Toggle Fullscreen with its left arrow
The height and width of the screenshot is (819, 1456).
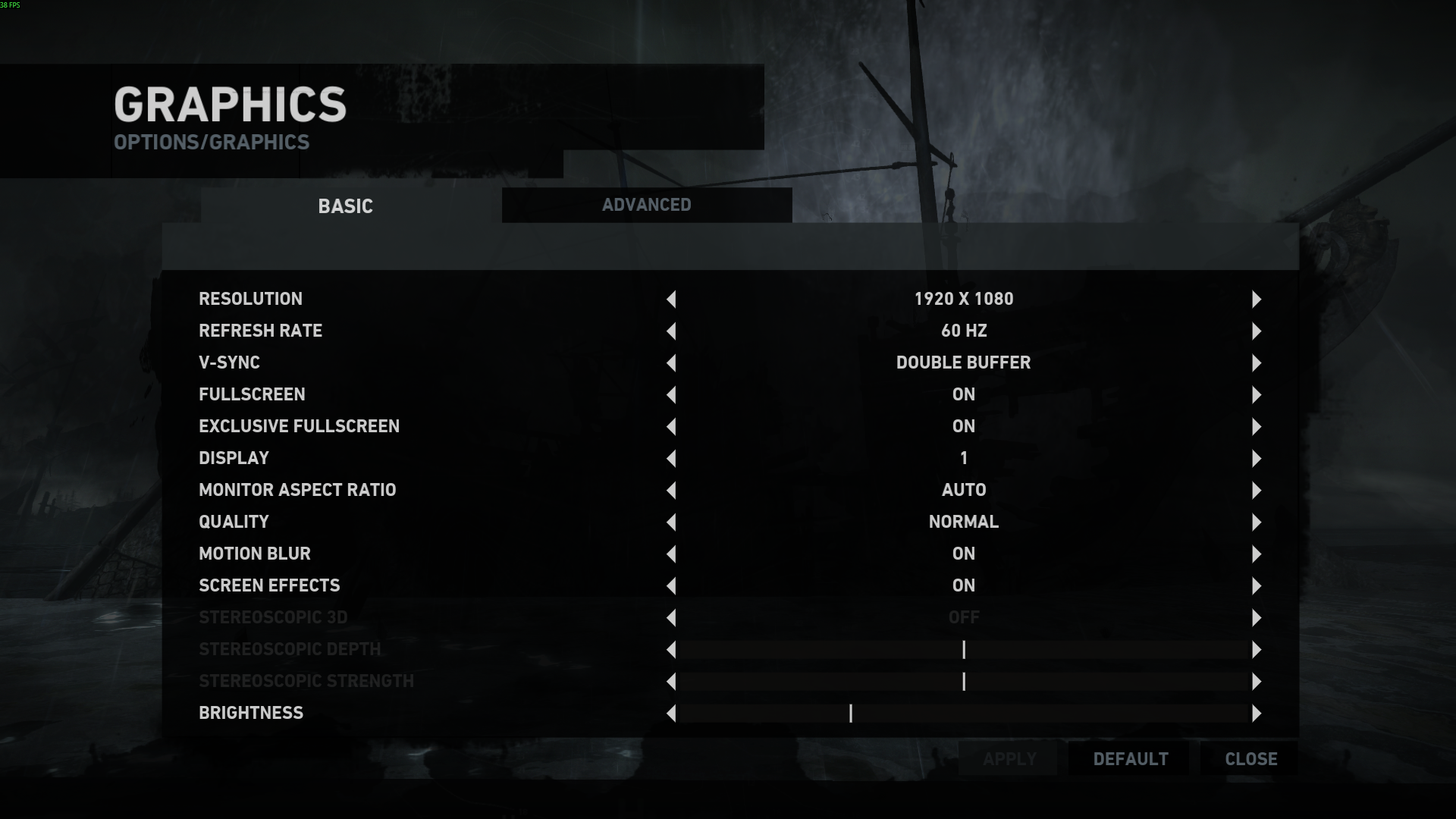point(671,395)
